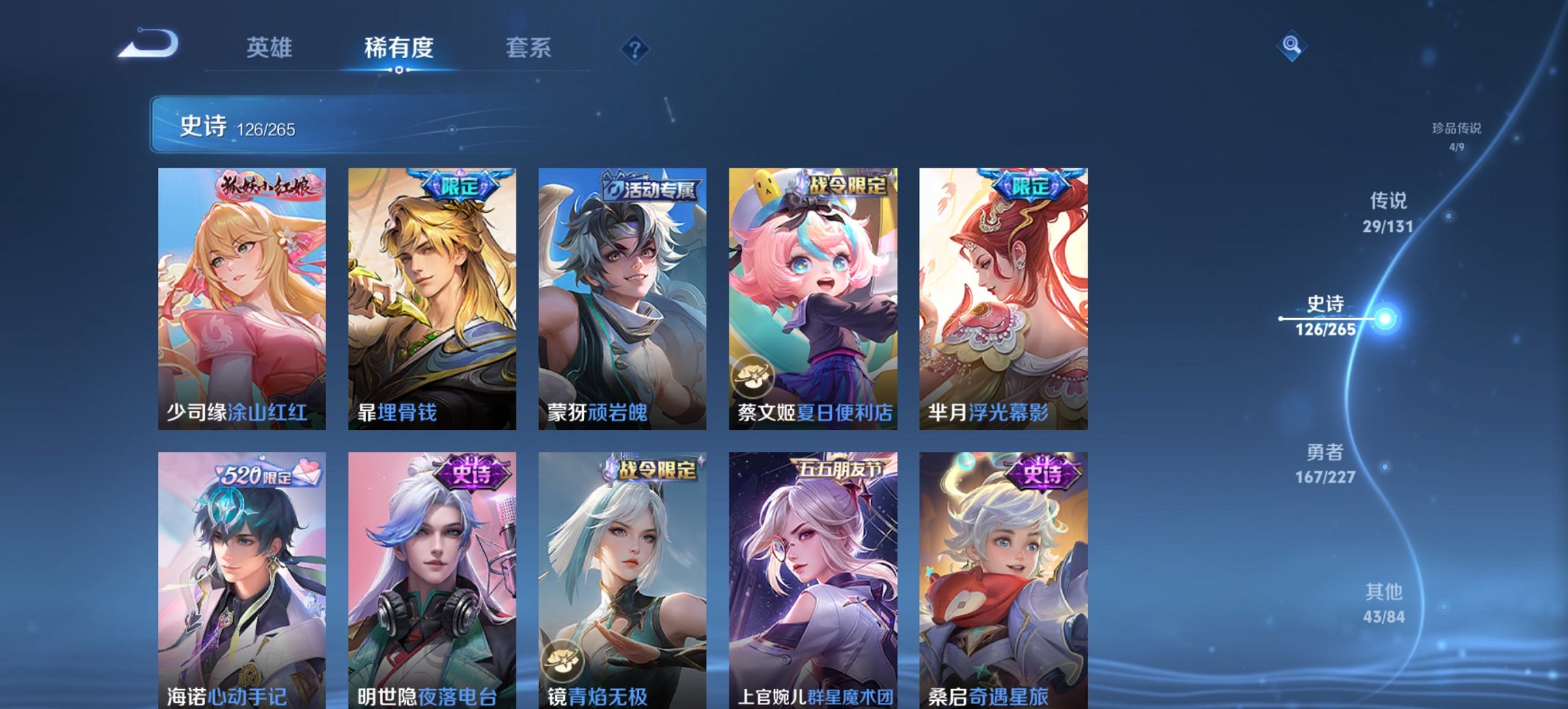This screenshot has width=1568, height=709.
Task: Click the question mark help icon
Action: (x=632, y=48)
